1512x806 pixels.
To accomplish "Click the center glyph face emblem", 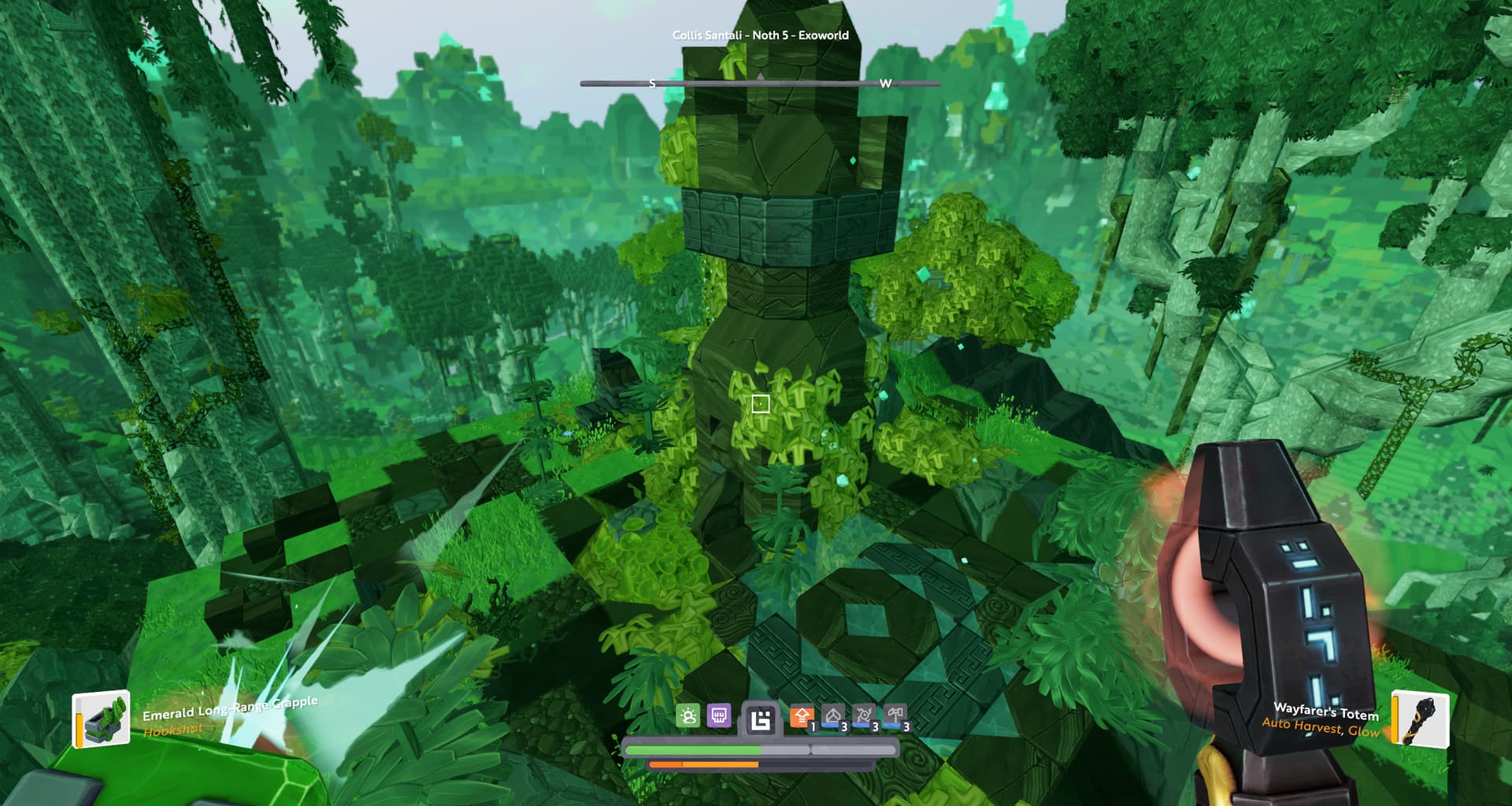I will pos(761,719).
